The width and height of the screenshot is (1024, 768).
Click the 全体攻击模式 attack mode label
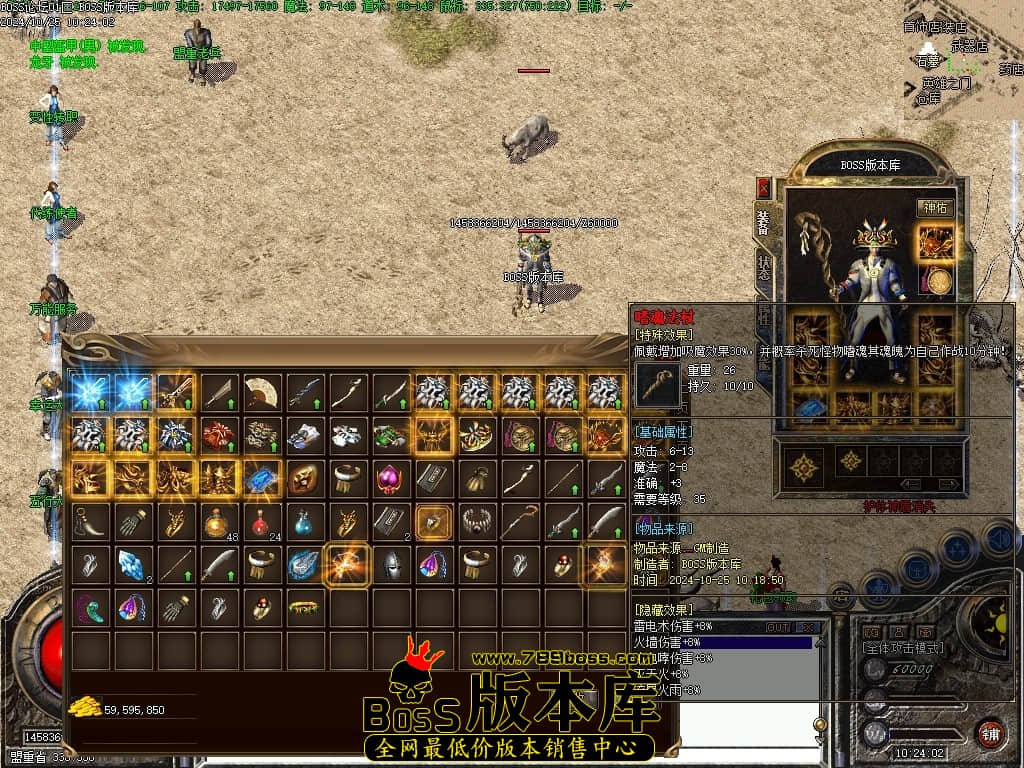(x=902, y=648)
